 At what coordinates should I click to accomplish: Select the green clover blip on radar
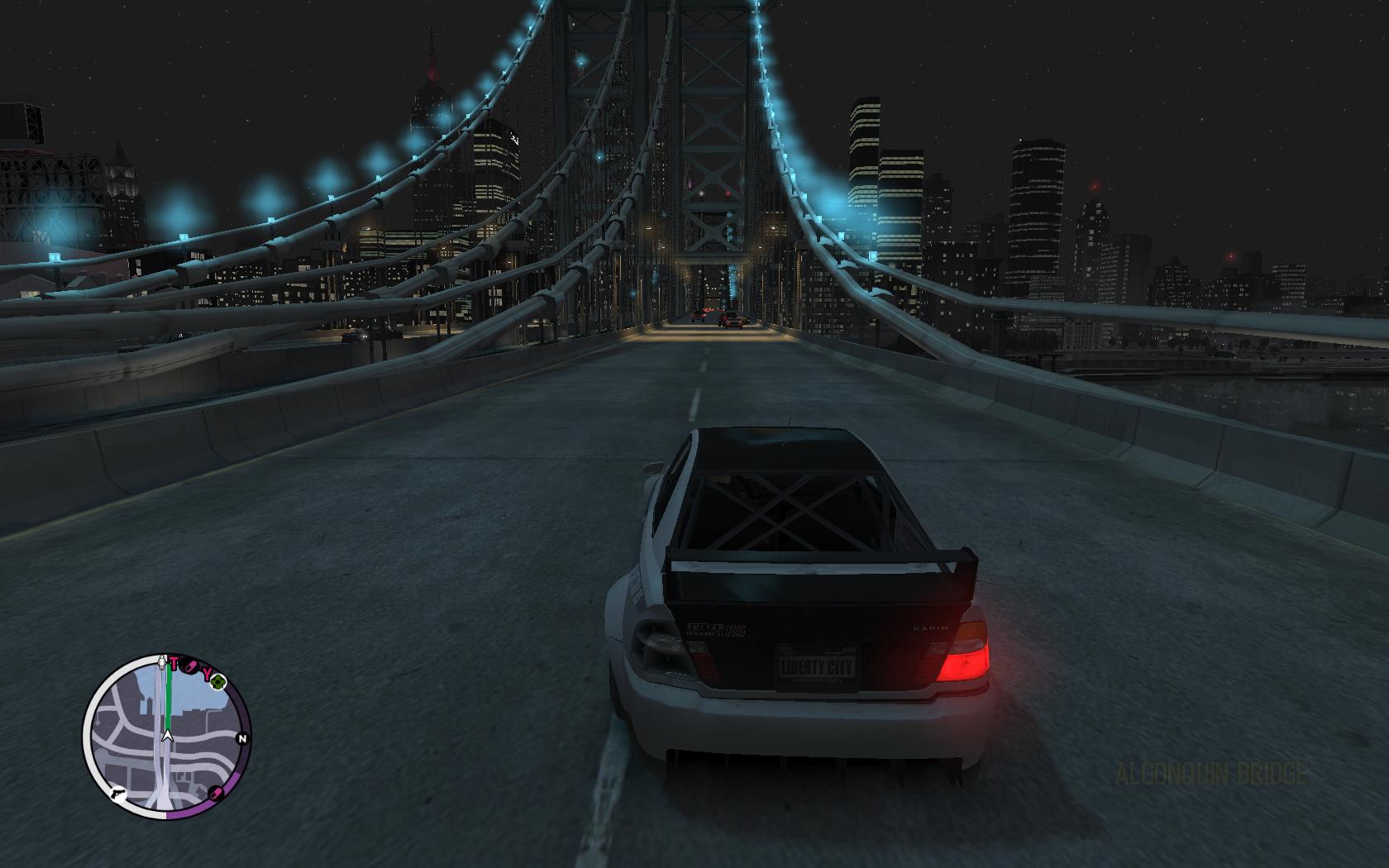tap(218, 681)
